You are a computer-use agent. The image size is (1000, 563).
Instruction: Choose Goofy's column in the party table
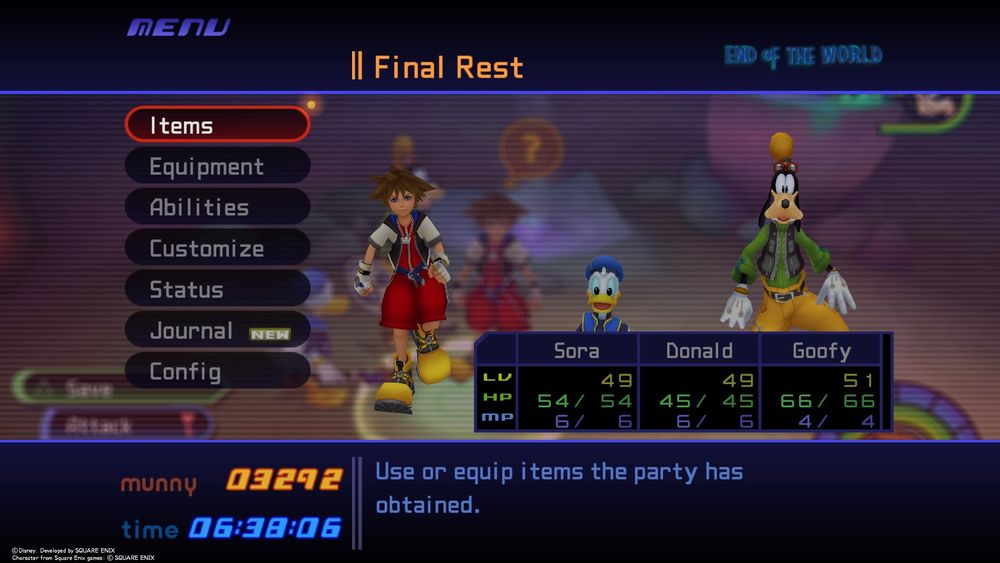tap(821, 351)
